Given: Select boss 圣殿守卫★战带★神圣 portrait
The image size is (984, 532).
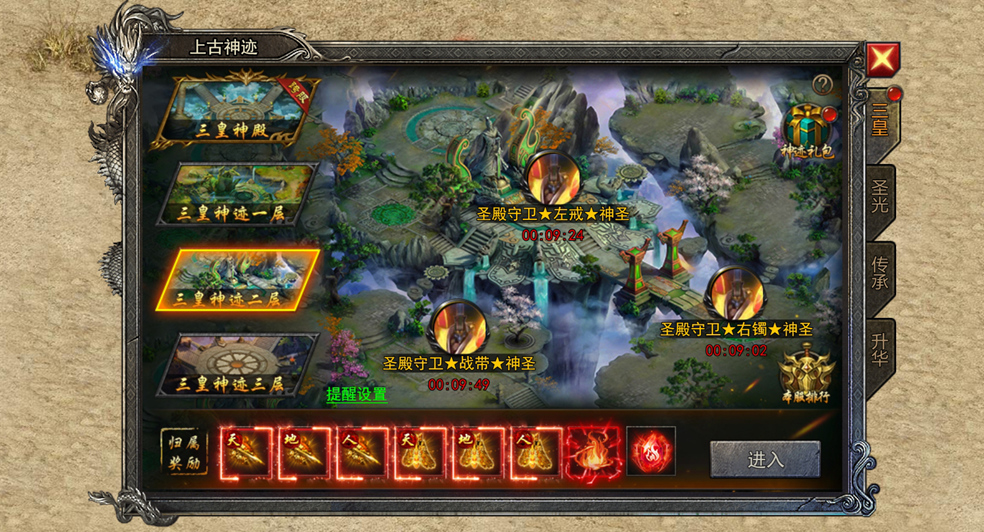Looking at the screenshot, I should [x=458, y=327].
